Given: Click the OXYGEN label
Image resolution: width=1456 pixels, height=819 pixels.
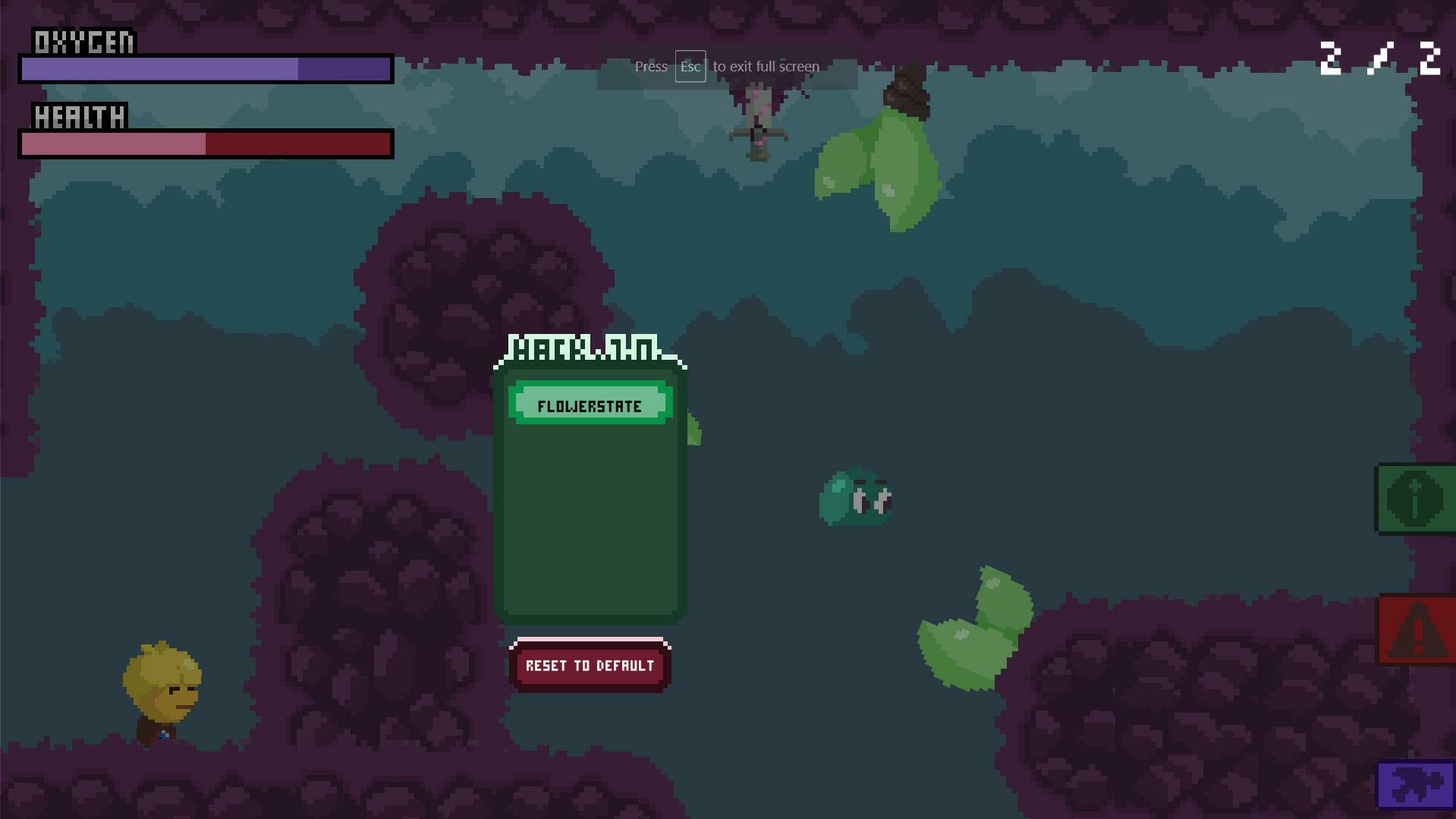Looking at the screenshot, I should pos(82,42).
